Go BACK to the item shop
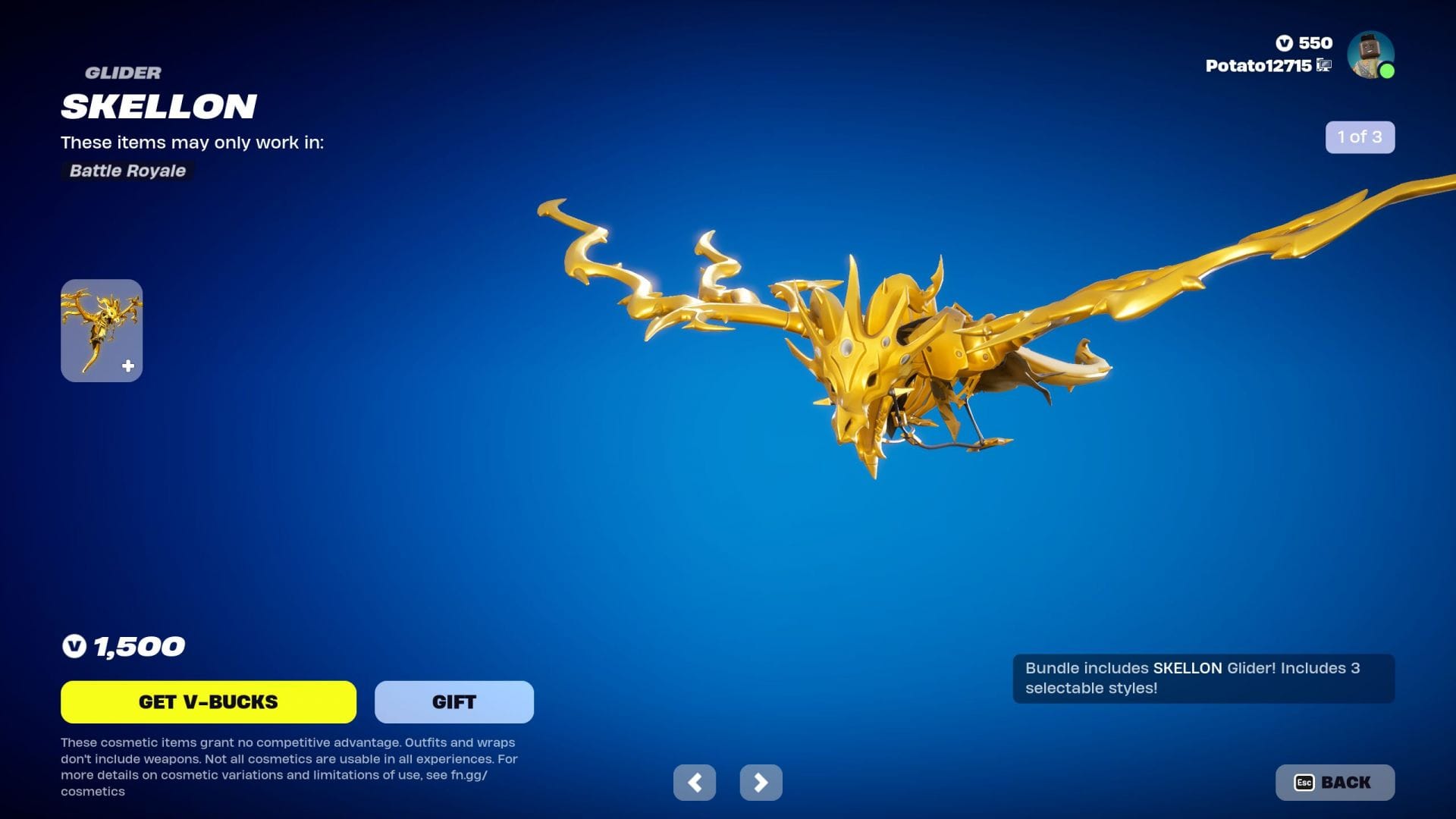Viewport: 1456px width, 819px height. click(x=1335, y=782)
